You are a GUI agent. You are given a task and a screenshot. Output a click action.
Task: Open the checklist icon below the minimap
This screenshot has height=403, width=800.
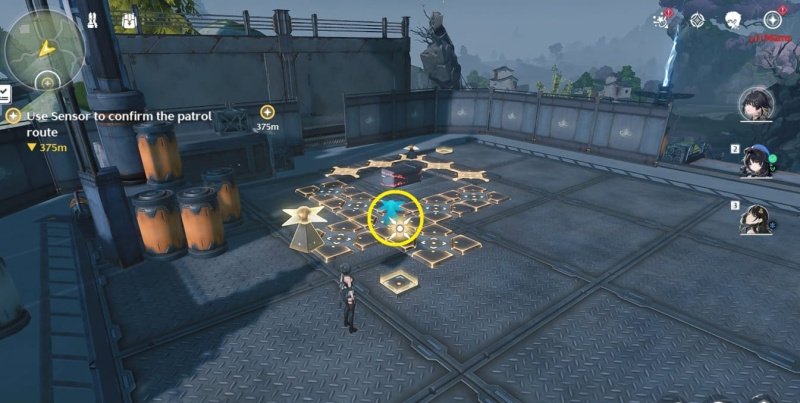tap(5, 93)
